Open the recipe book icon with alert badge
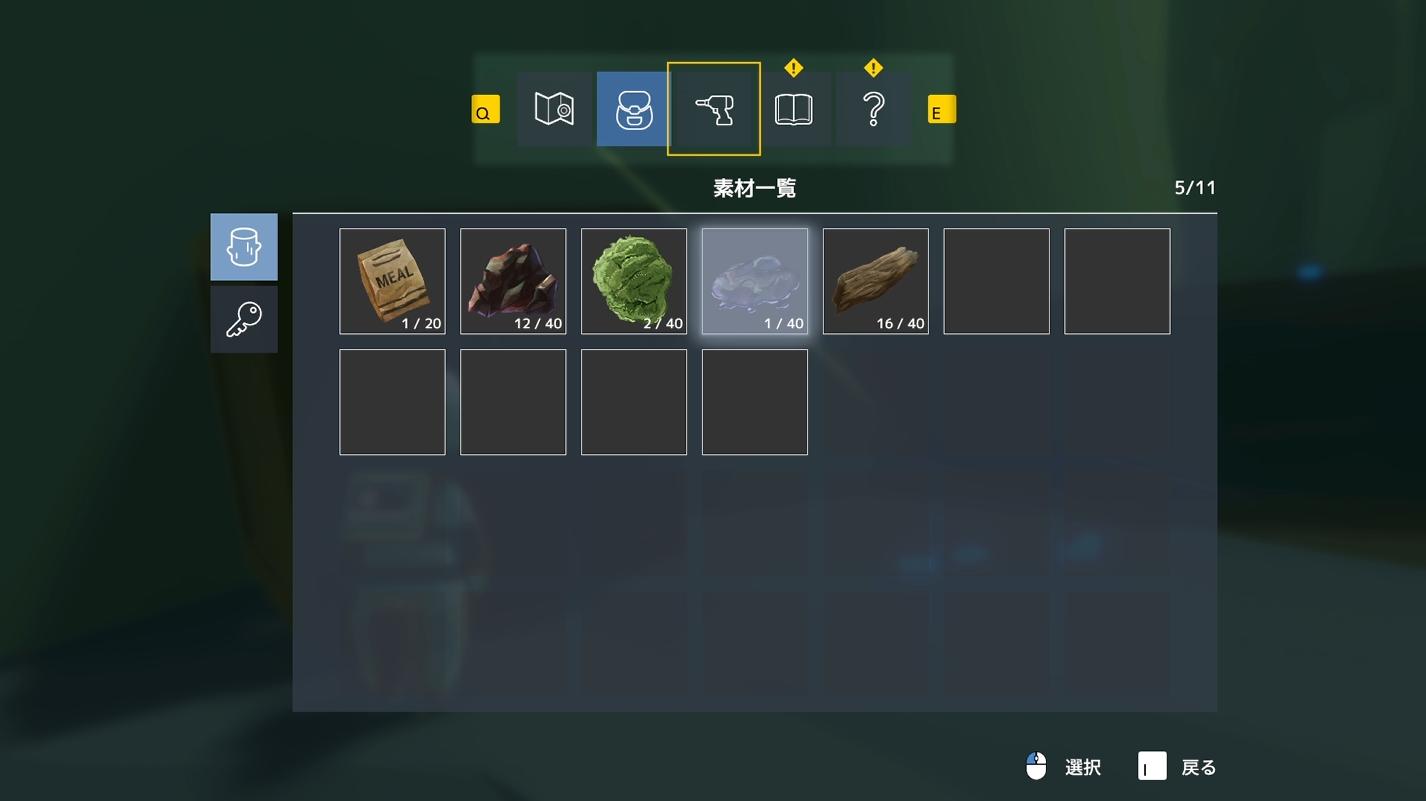Image resolution: width=1426 pixels, height=801 pixels. pos(793,108)
